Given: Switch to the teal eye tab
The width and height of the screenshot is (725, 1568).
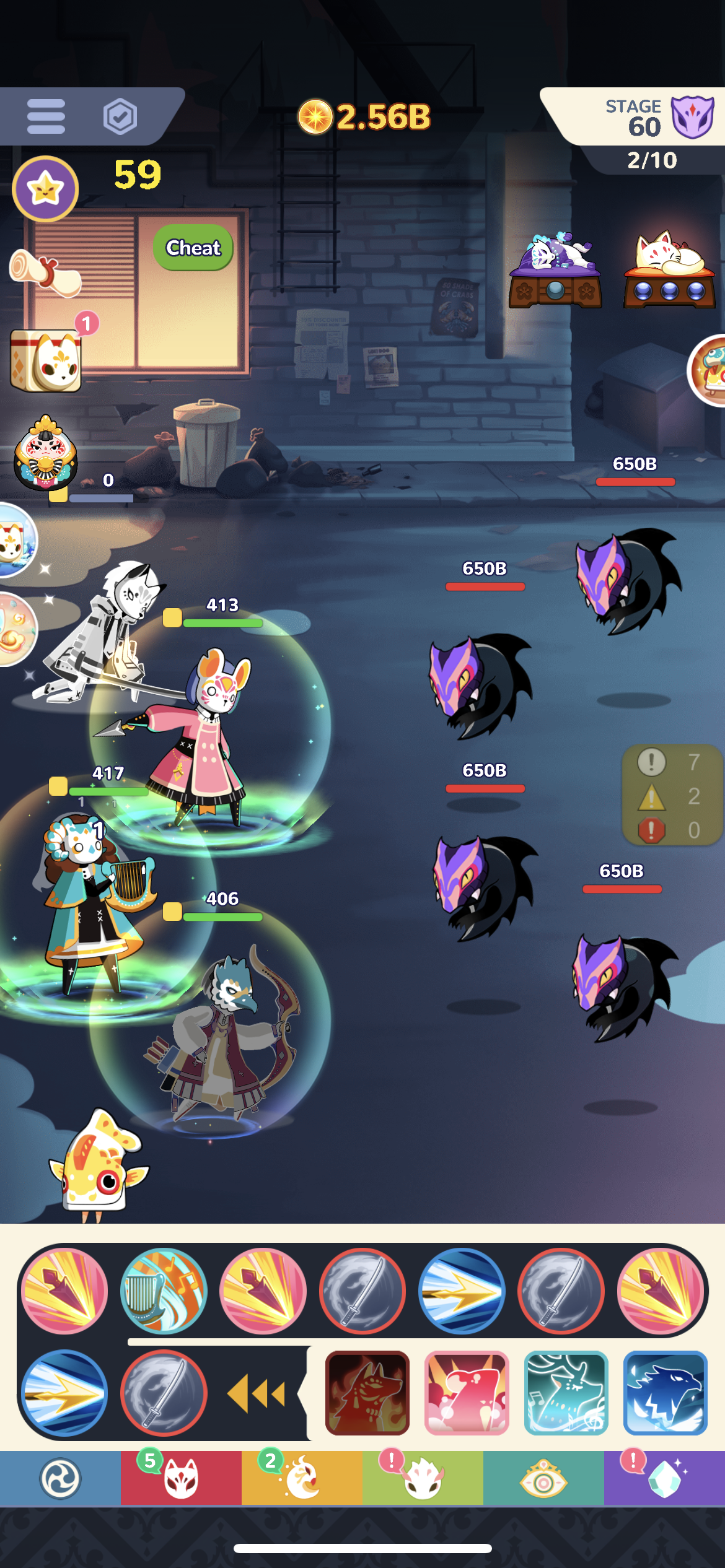Looking at the screenshot, I should (x=543, y=1479).
